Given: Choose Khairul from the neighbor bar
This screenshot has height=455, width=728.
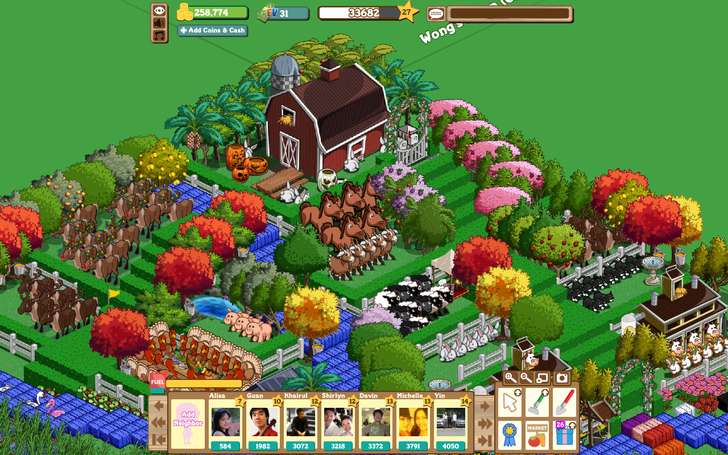Looking at the screenshot, I should coord(298,420).
